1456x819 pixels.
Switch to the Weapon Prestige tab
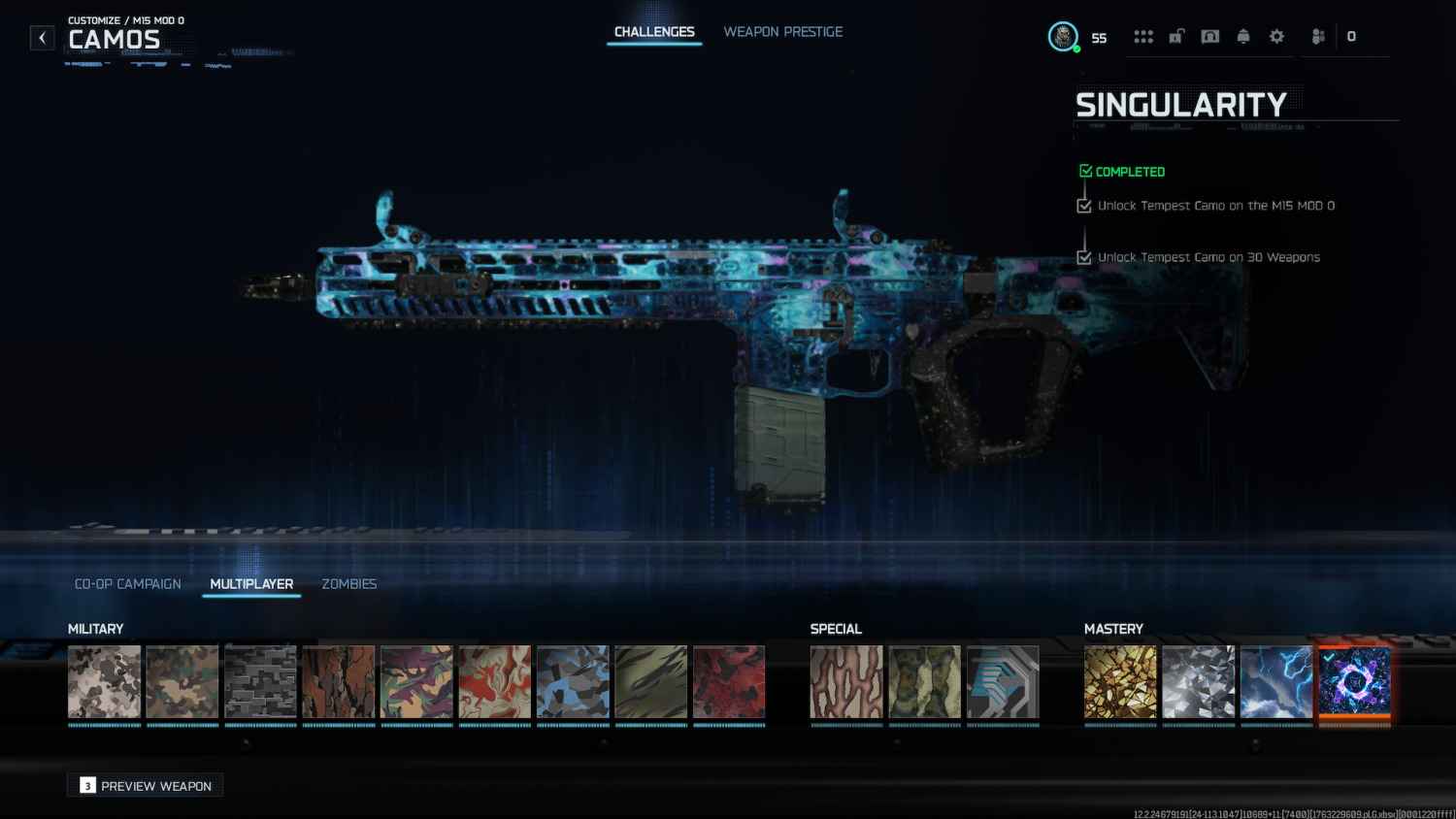click(782, 31)
